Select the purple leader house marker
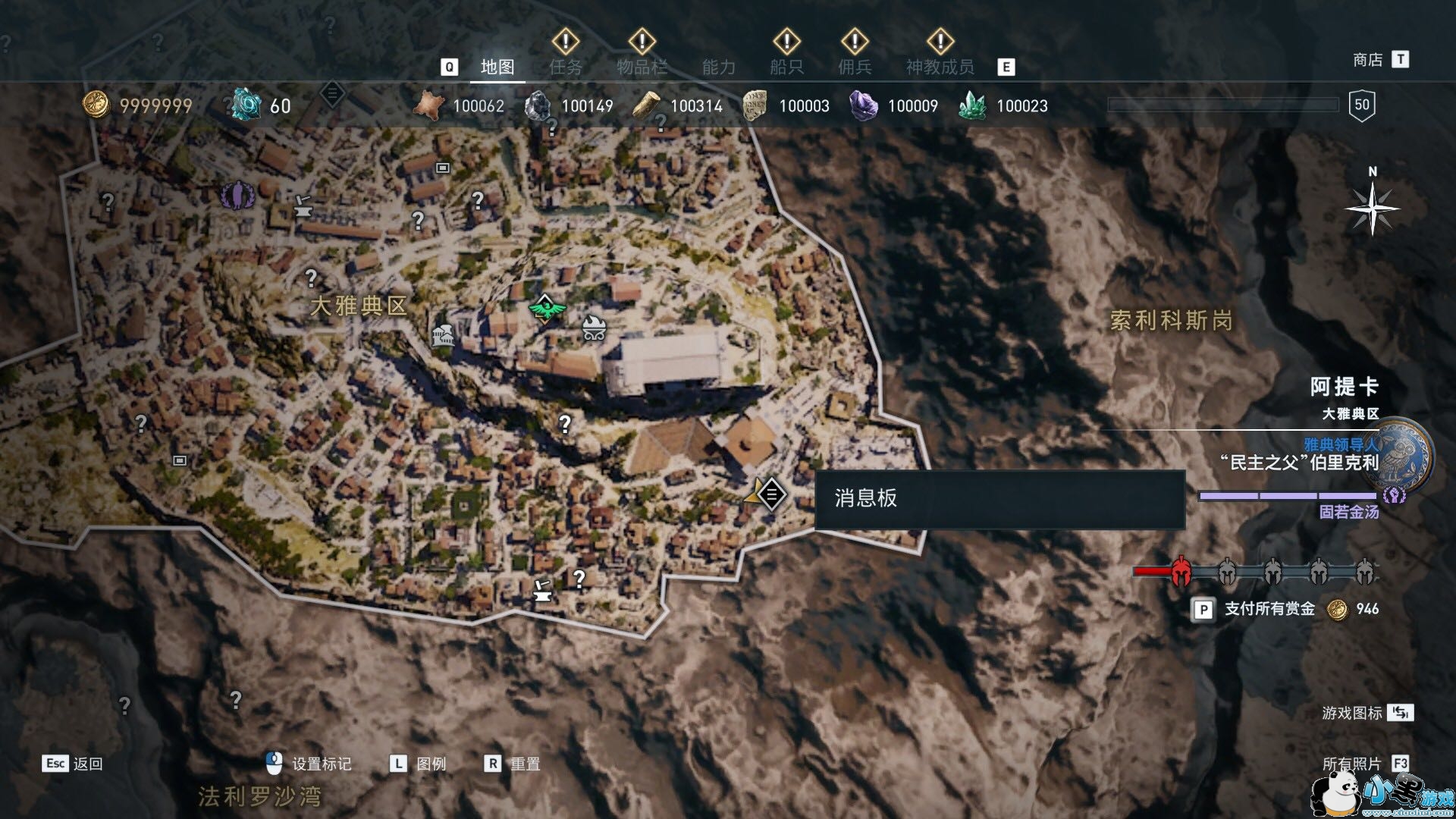Viewport: 1456px width, 819px height. [x=237, y=196]
